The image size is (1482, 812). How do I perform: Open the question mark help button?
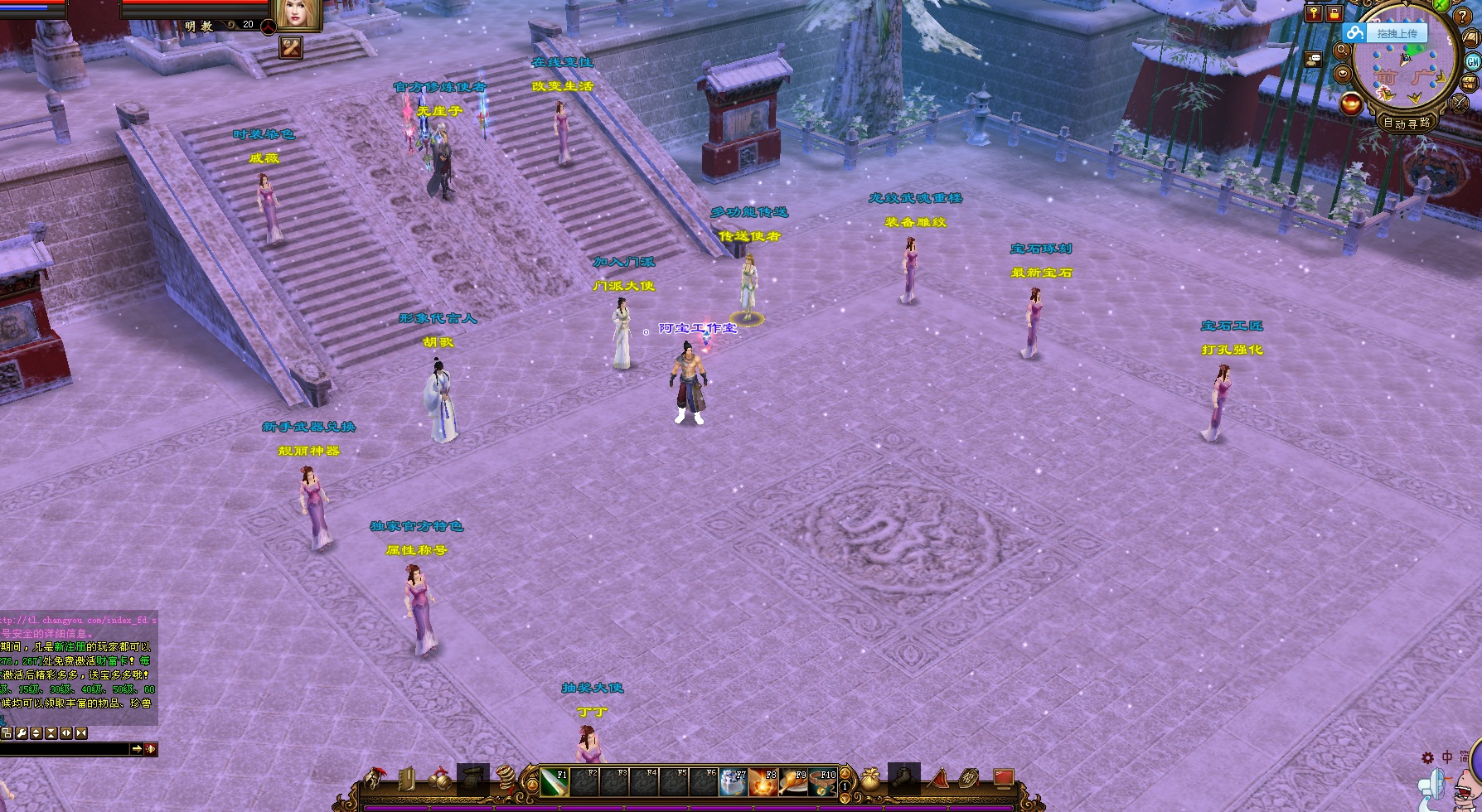(x=1463, y=16)
